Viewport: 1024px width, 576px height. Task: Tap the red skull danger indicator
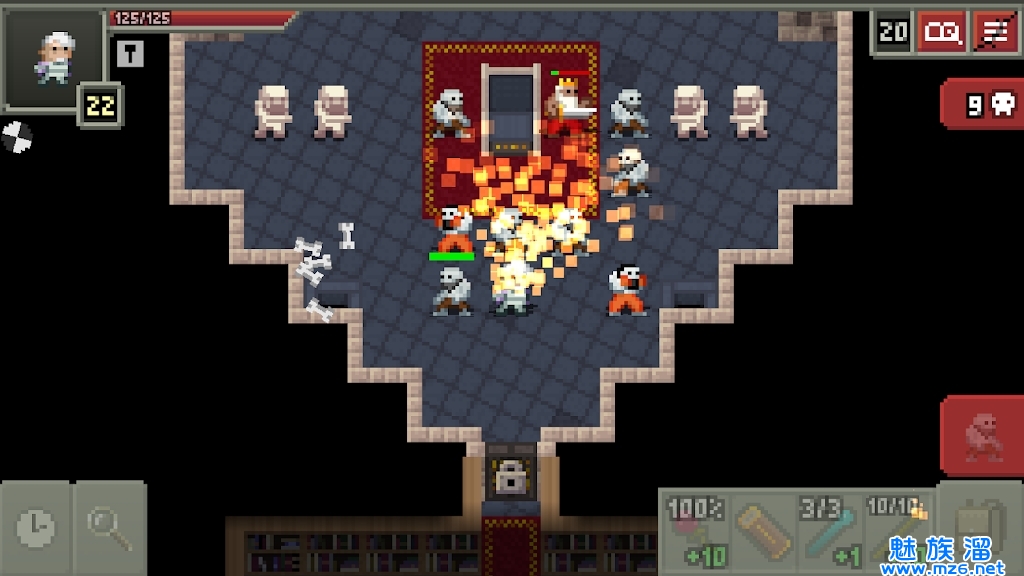coord(981,105)
